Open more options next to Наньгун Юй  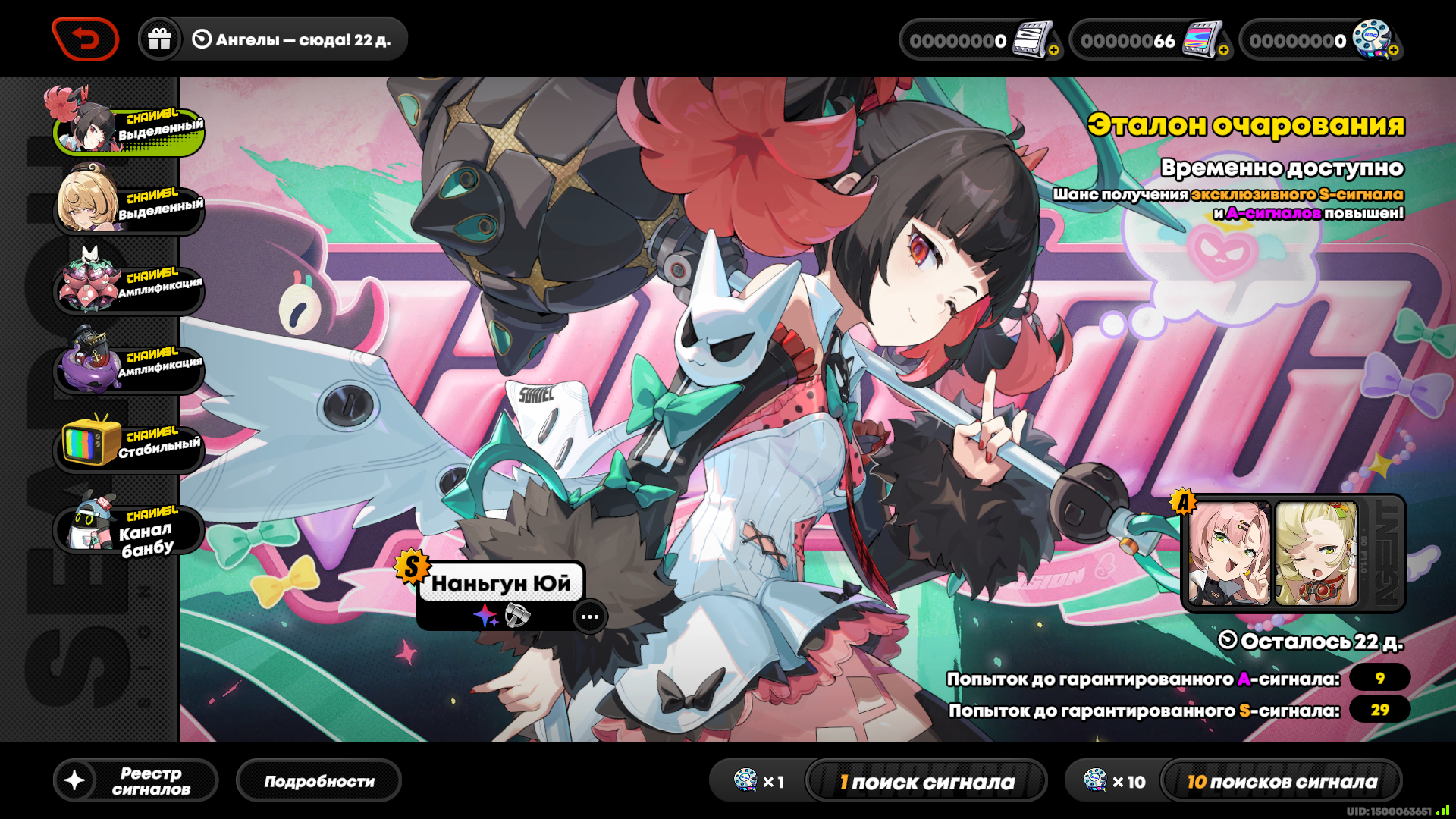click(589, 617)
